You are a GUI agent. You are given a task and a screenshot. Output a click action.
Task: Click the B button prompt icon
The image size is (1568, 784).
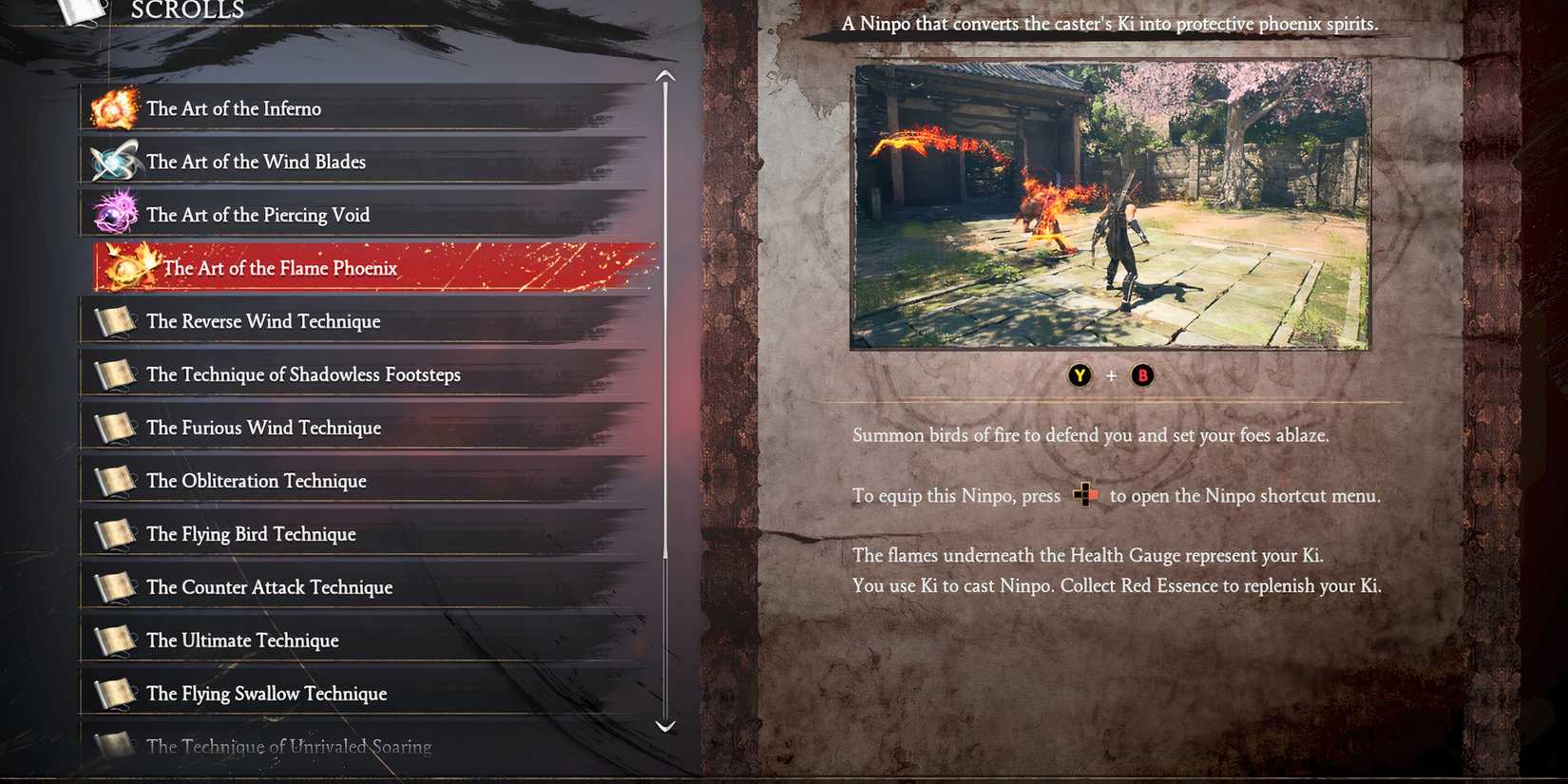coord(1141,375)
